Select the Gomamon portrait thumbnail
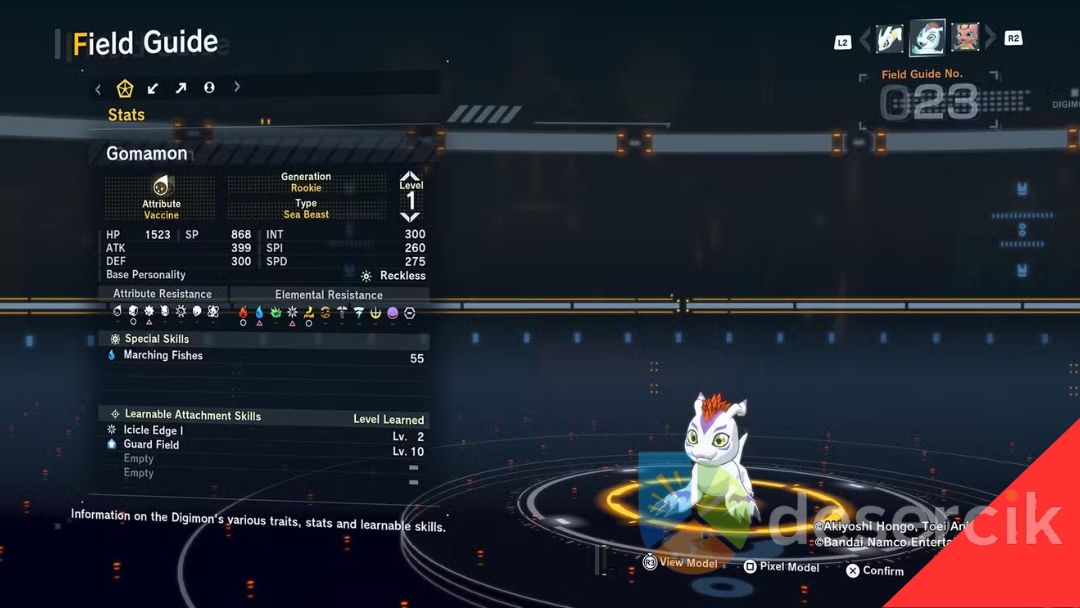Screen dimensions: 1080x608 (x=927, y=38)
